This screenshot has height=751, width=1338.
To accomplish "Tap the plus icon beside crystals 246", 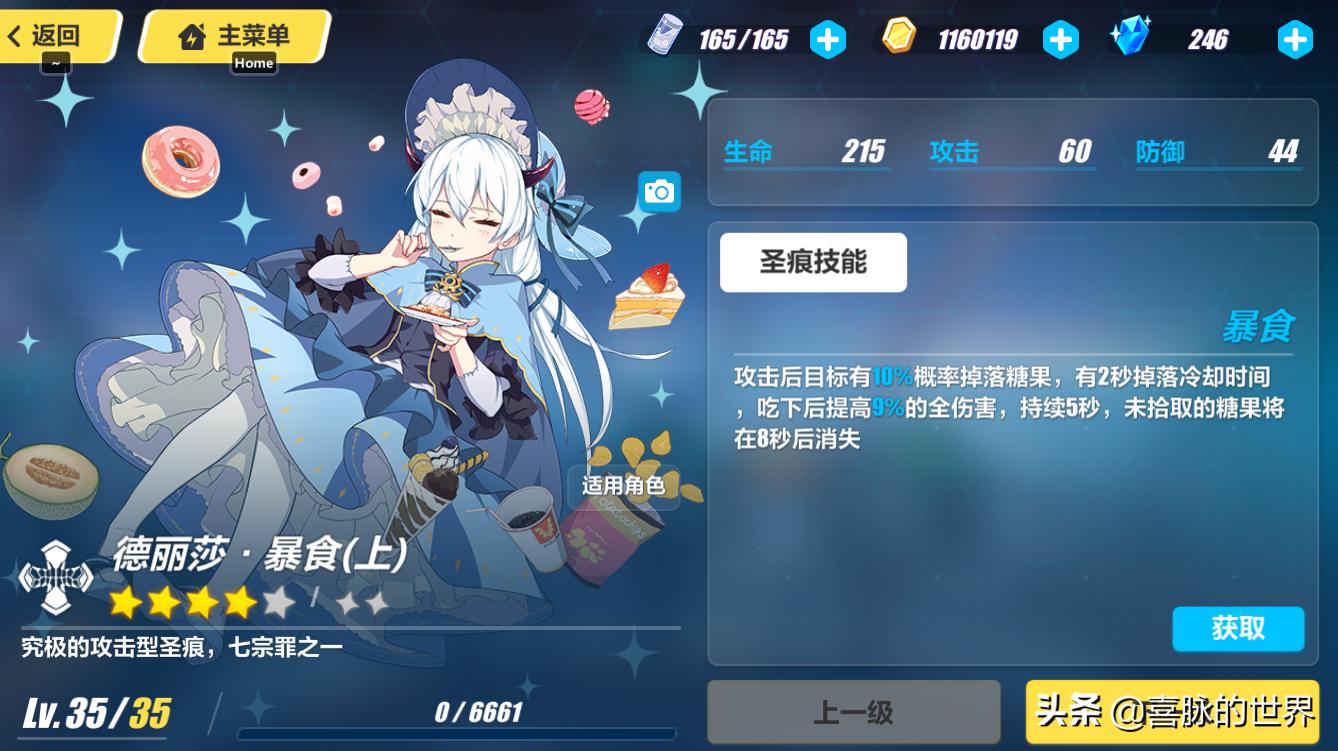I will (x=1294, y=40).
